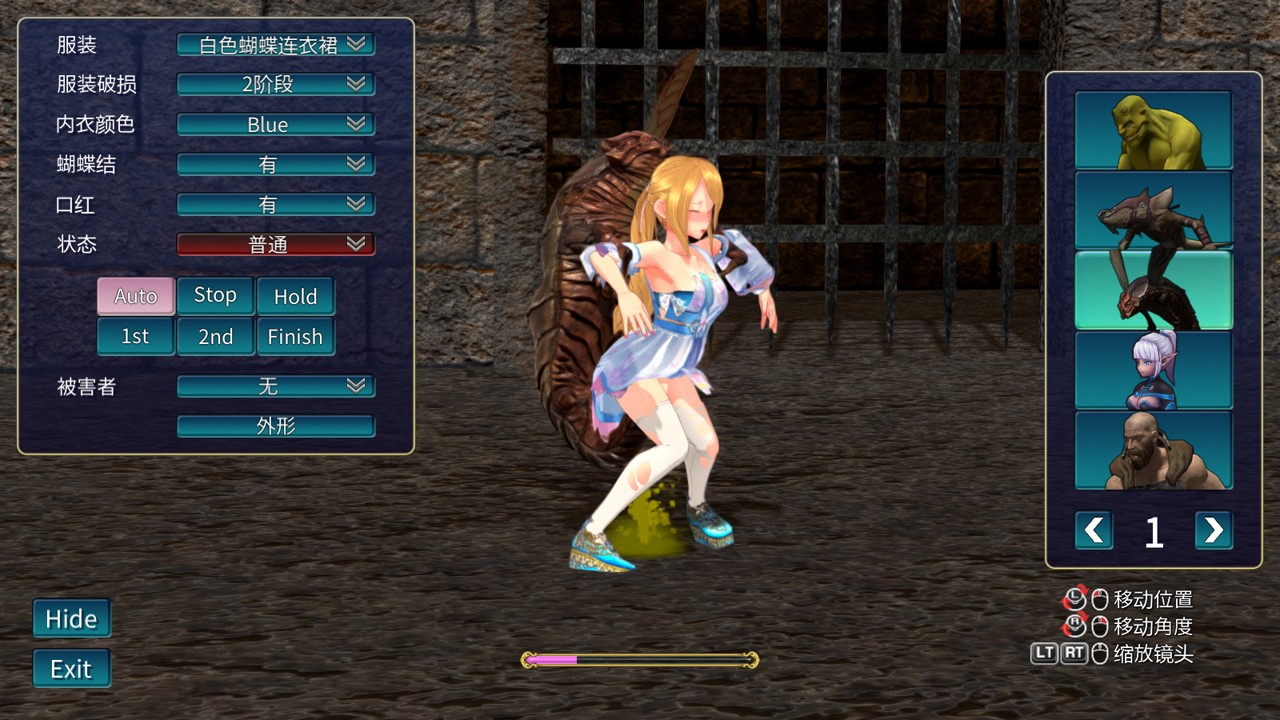Change the 内衣颜色 Blue dropdown
This screenshot has height=720, width=1280.
(275, 125)
